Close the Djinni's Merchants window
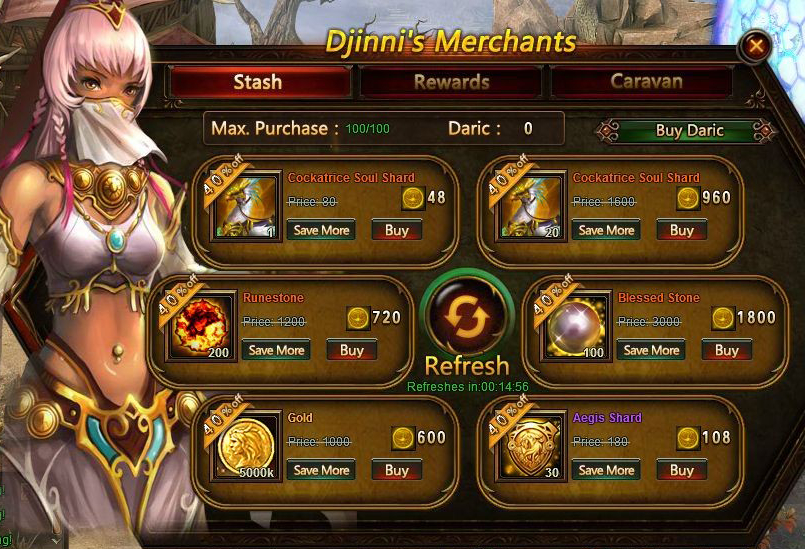 tap(757, 45)
